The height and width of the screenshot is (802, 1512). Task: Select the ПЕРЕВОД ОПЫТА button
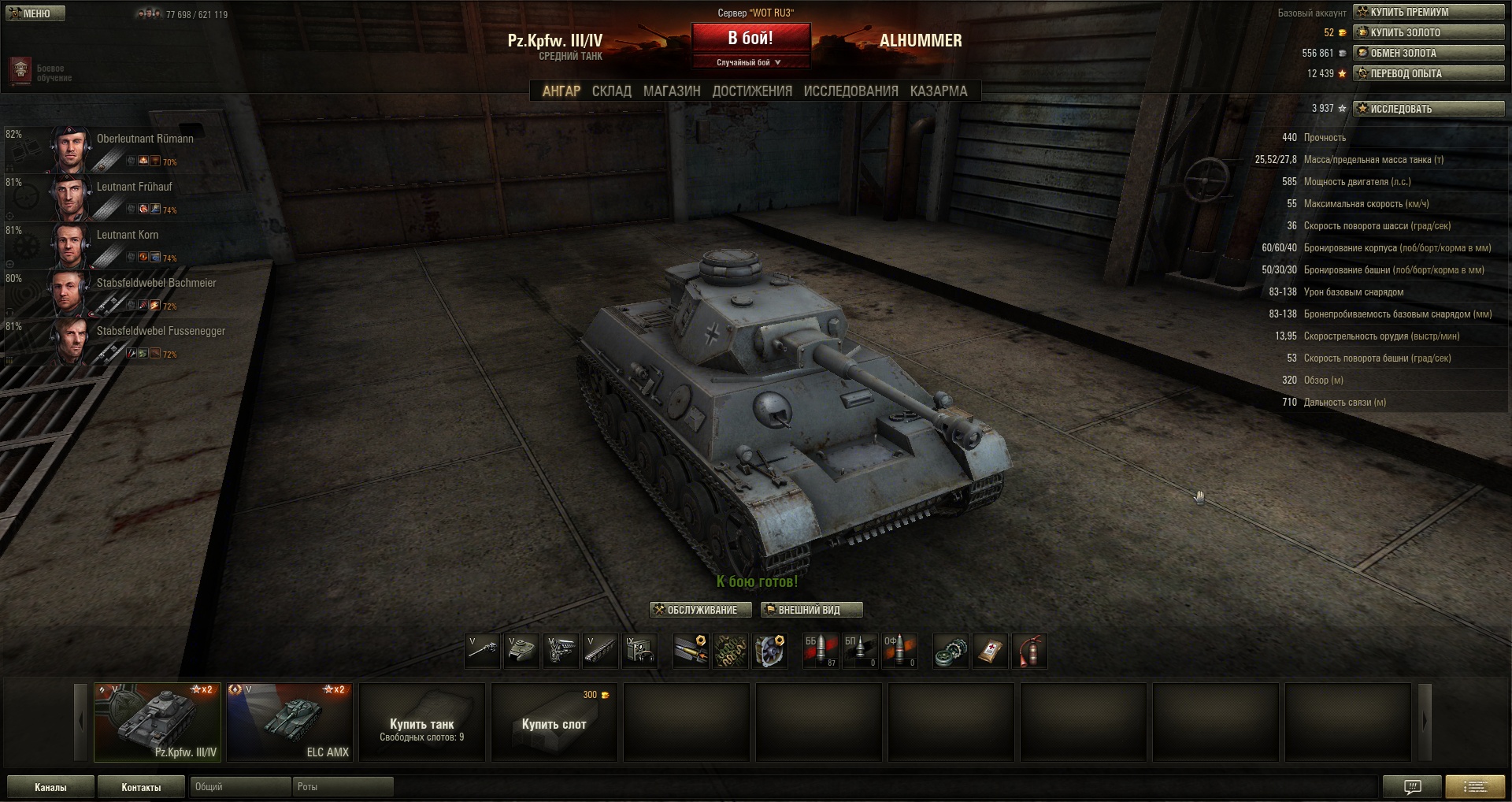pos(1428,73)
